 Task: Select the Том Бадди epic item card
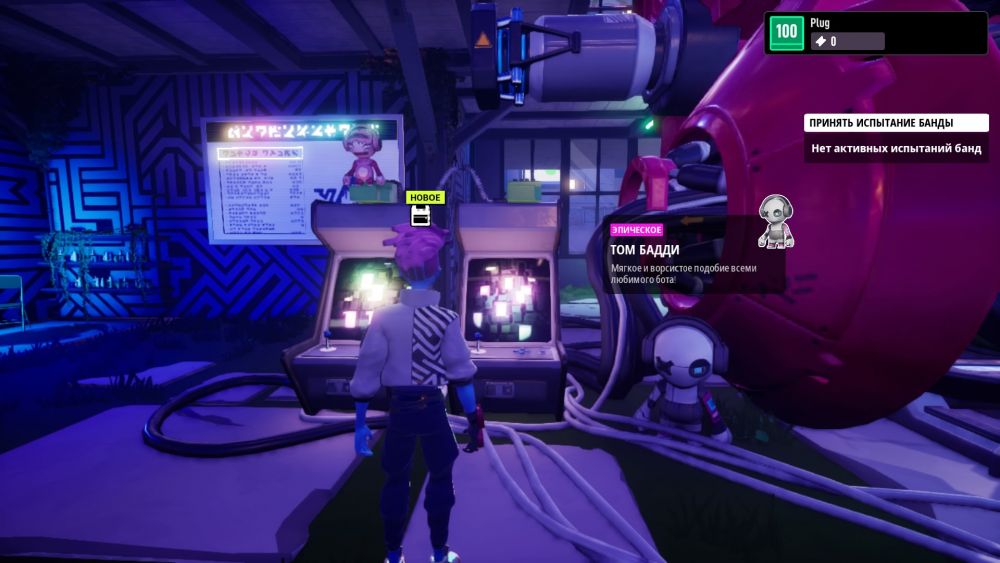(693, 254)
